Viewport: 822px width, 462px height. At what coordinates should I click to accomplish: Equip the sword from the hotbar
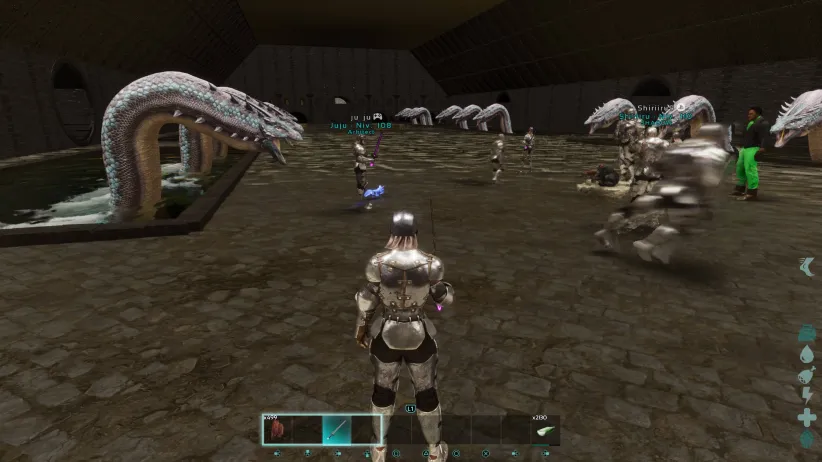pyautogui.click(x=336, y=430)
